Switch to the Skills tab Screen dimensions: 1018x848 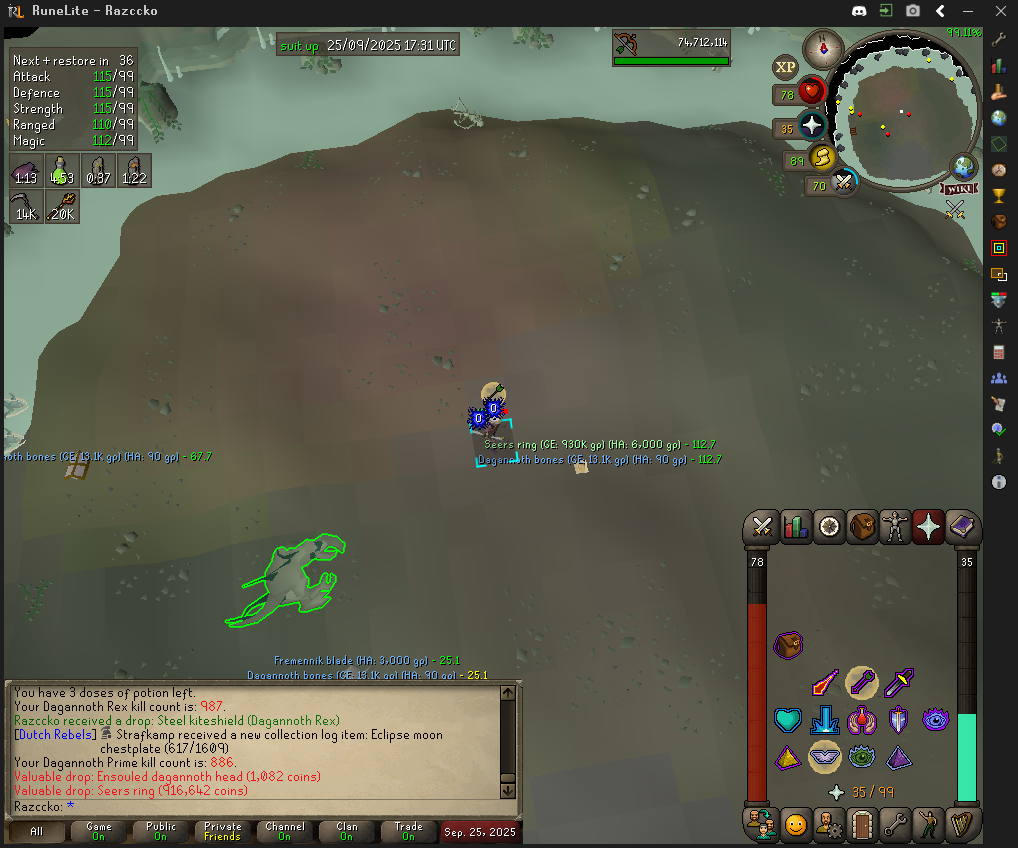pos(796,526)
